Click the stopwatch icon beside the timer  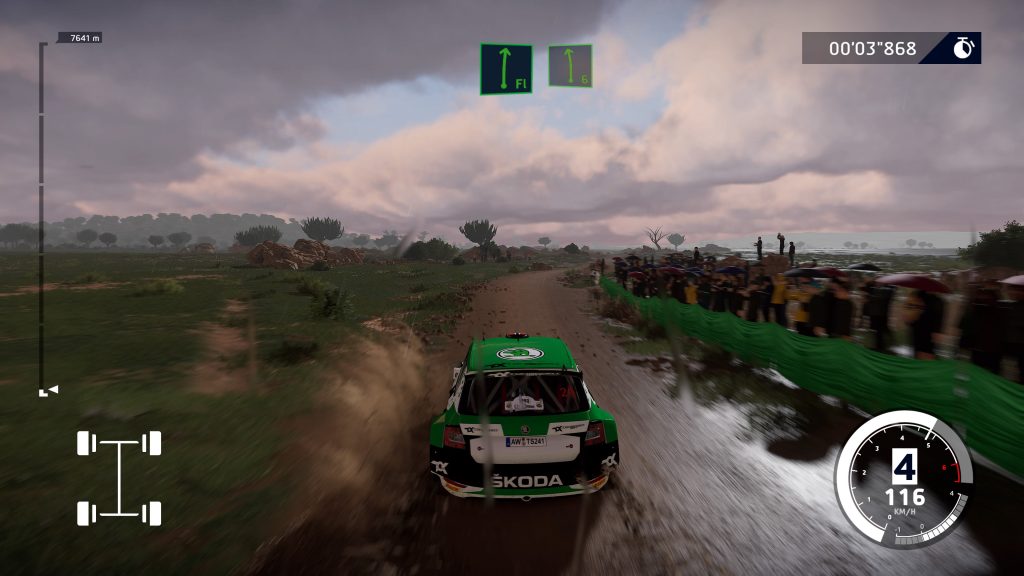963,48
